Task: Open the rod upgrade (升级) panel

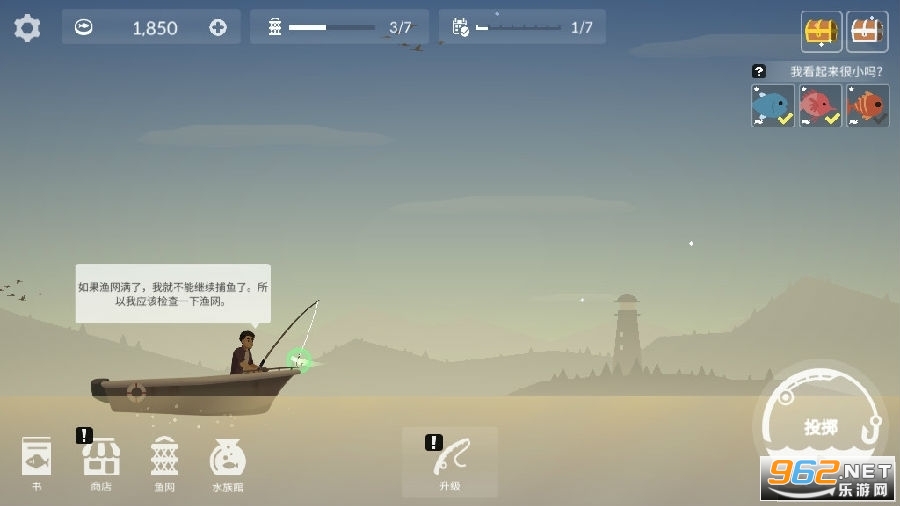Action: coord(450,460)
